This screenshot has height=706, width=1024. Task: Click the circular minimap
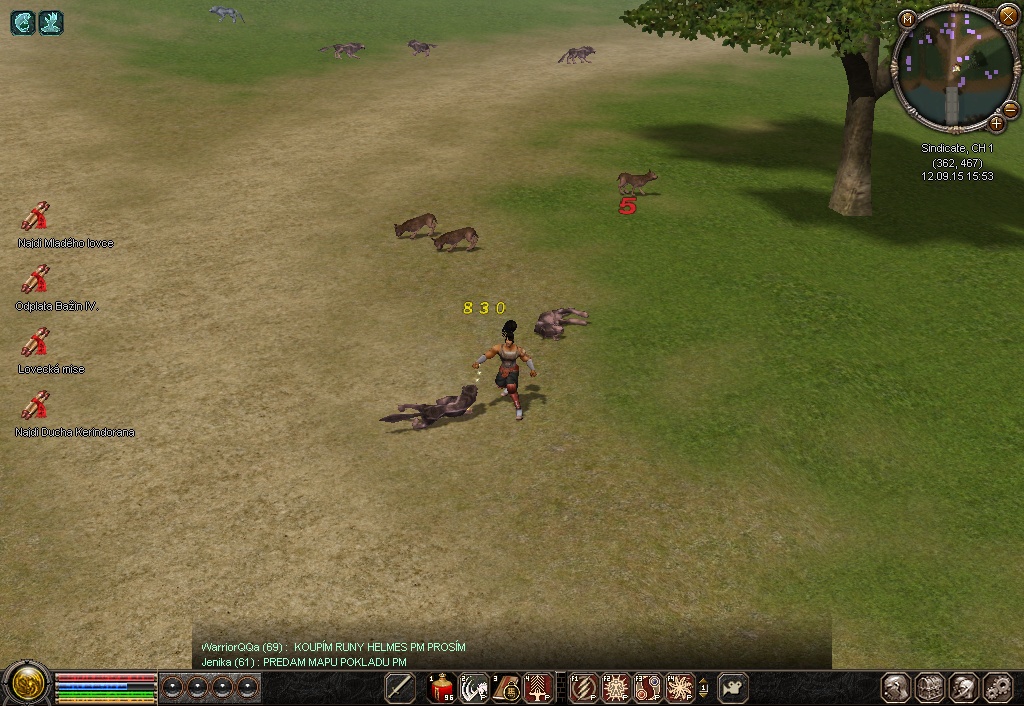click(x=955, y=70)
